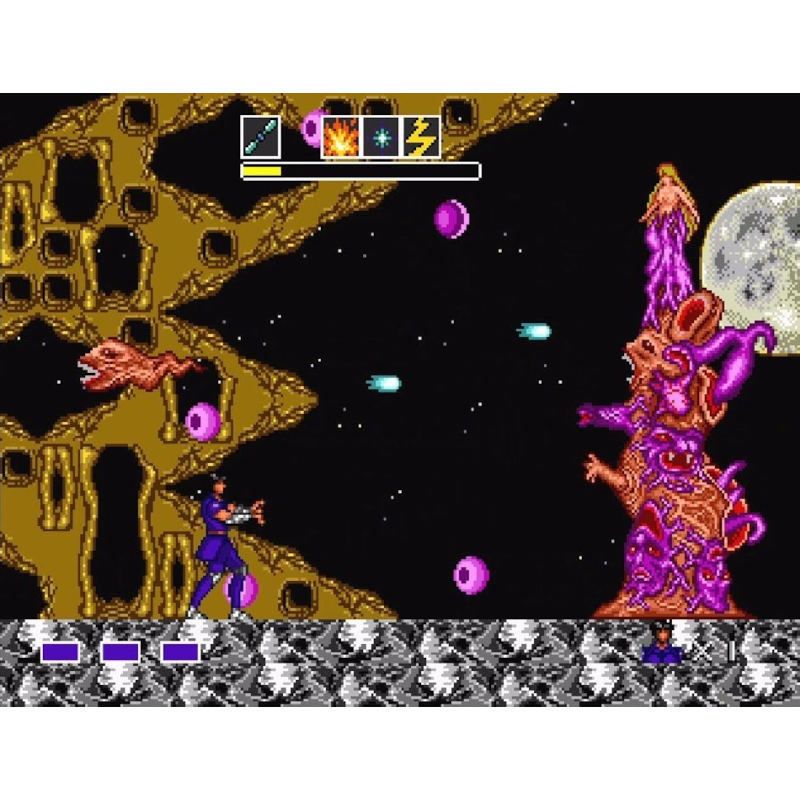Screen dimensions: 800x800
Task: Click the player portrait lives icon
Action: [662, 645]
